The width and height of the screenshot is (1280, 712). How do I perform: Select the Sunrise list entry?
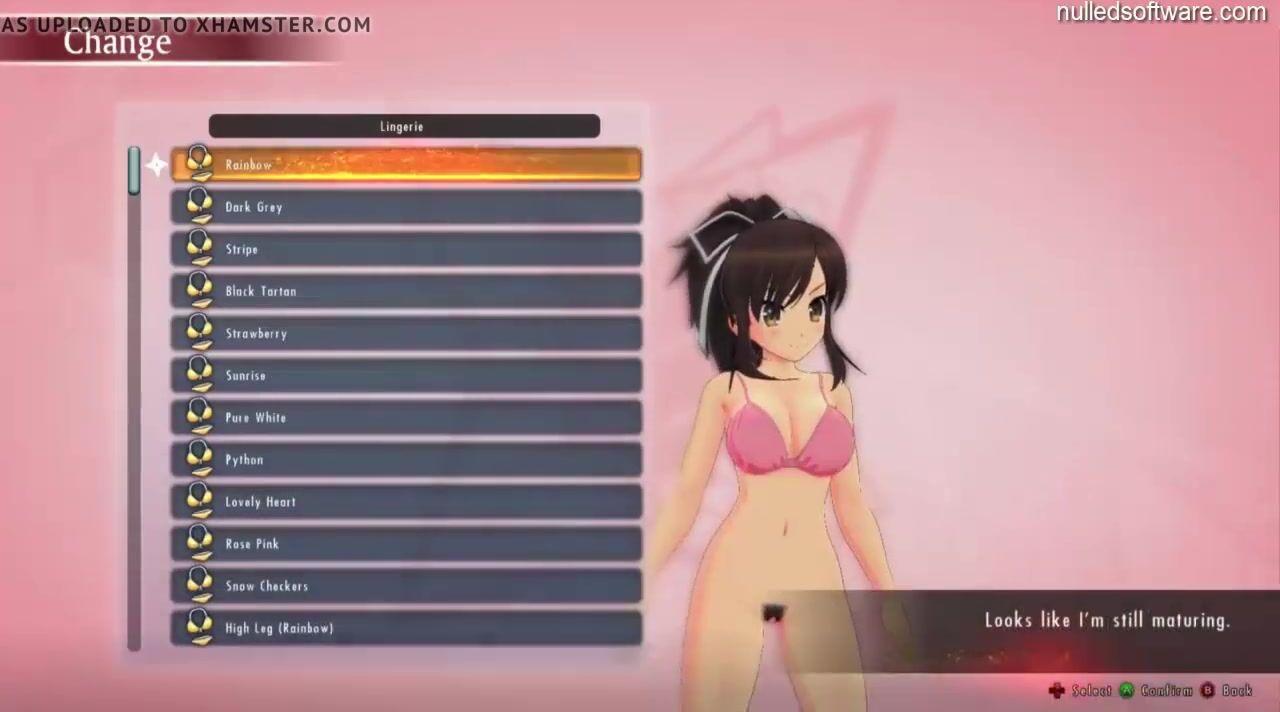coord(406,375)
